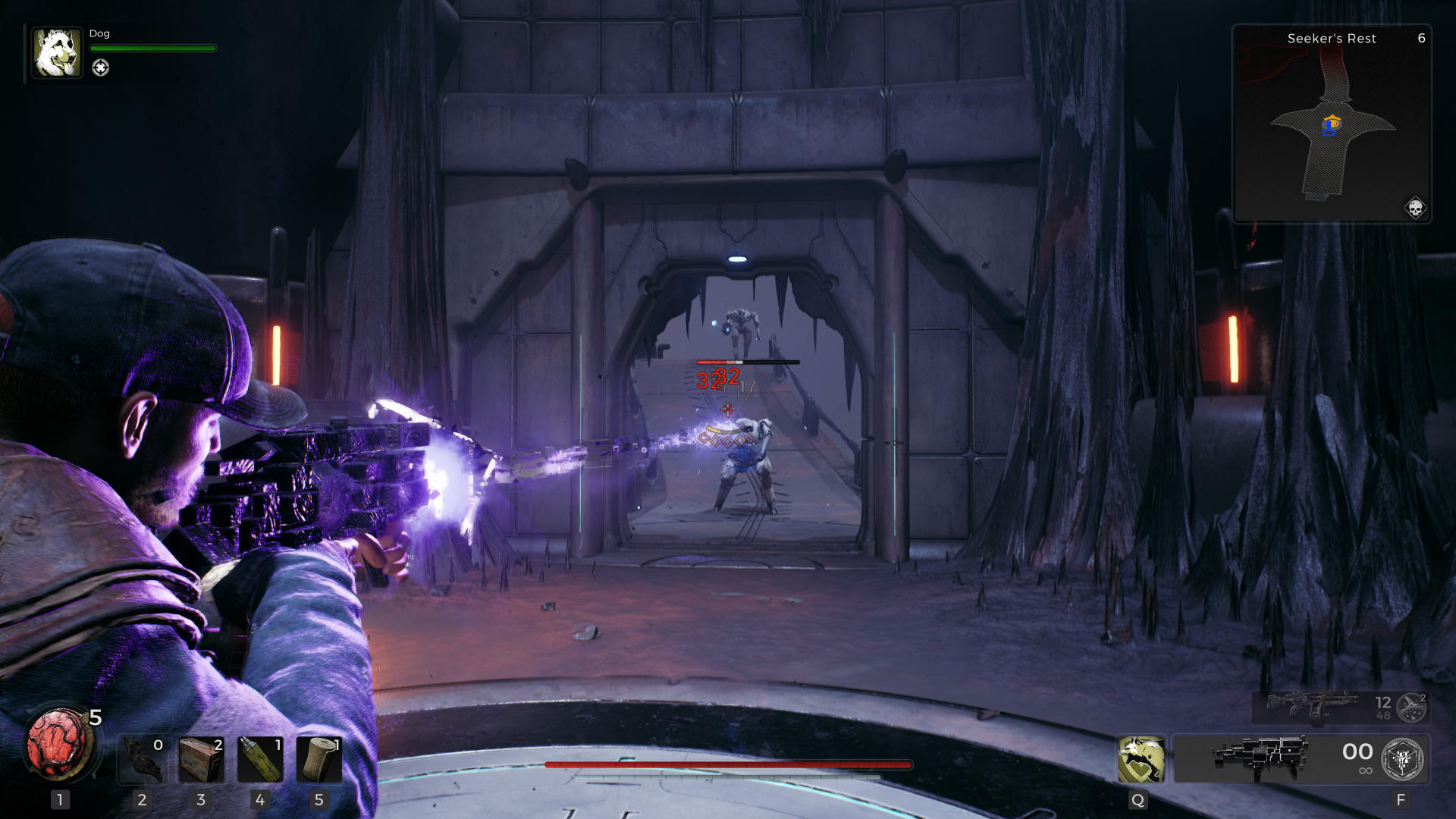Select the empty dark shard slot
This screenshot has width=1456, height=819.
143,759
